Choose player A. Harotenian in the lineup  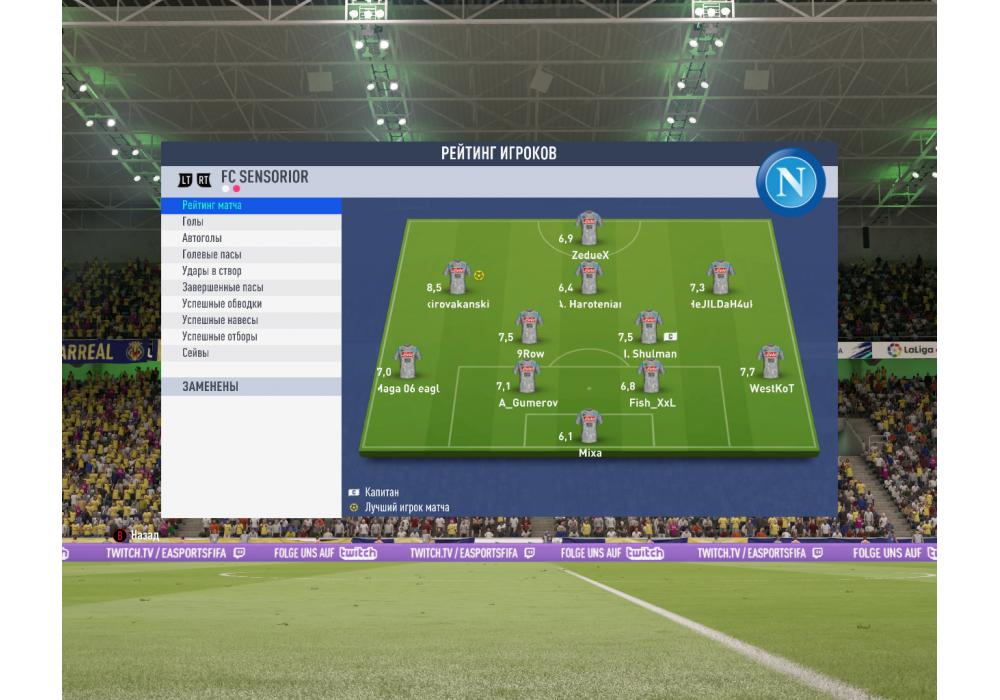(589, 278)
